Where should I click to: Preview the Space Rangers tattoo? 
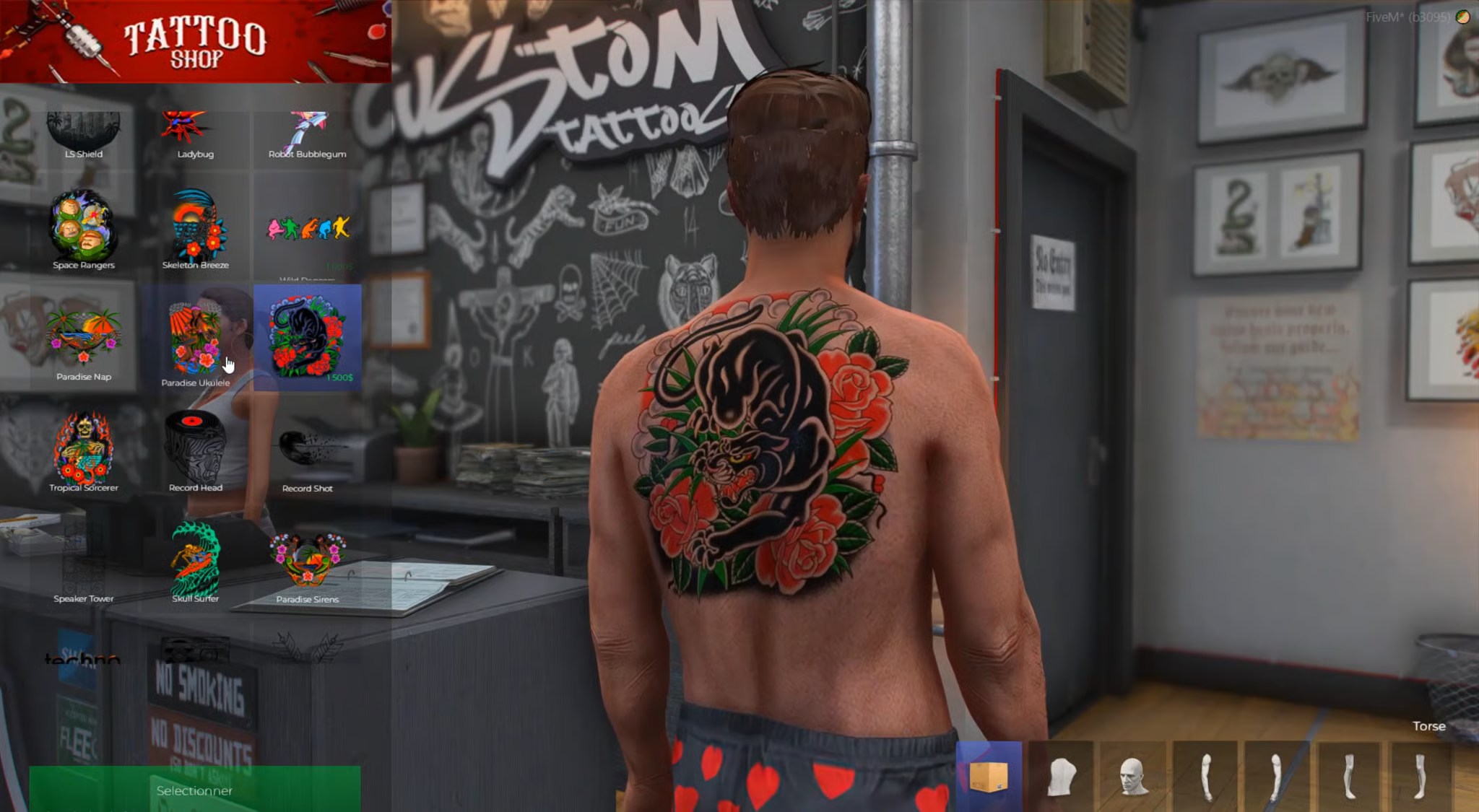point(84,227)
